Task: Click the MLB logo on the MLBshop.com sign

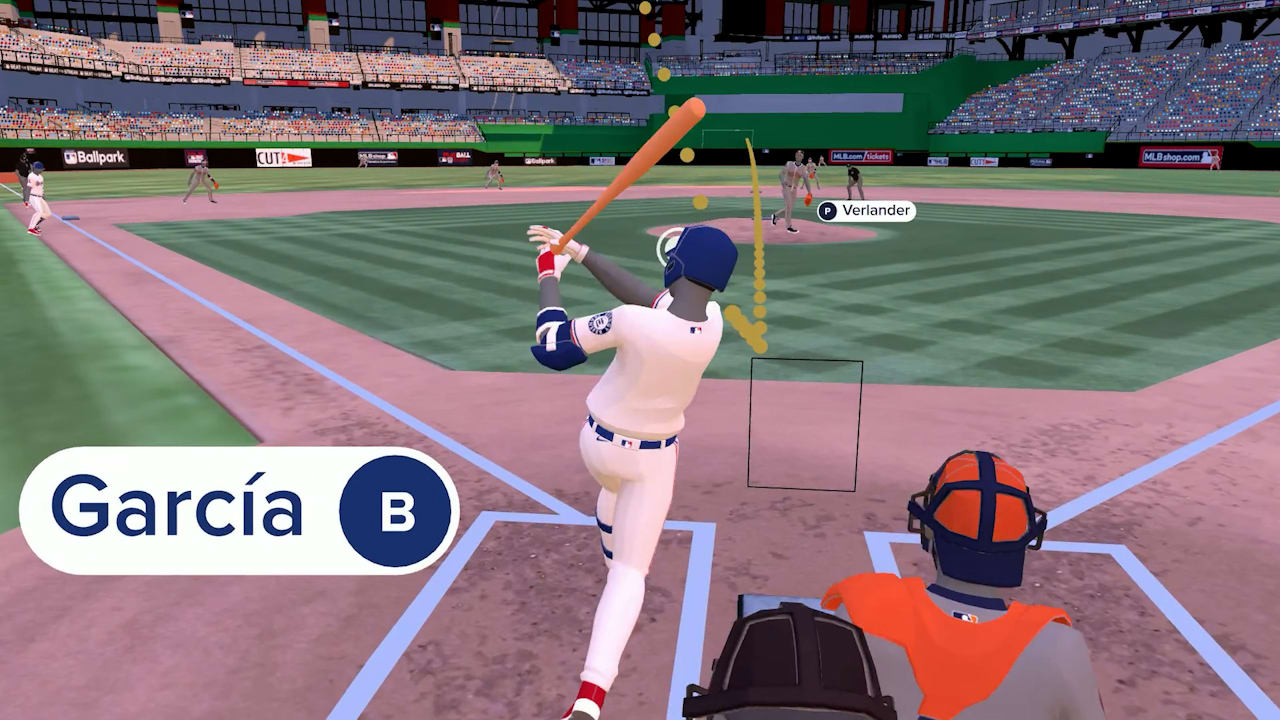Action: point(1206,157)
